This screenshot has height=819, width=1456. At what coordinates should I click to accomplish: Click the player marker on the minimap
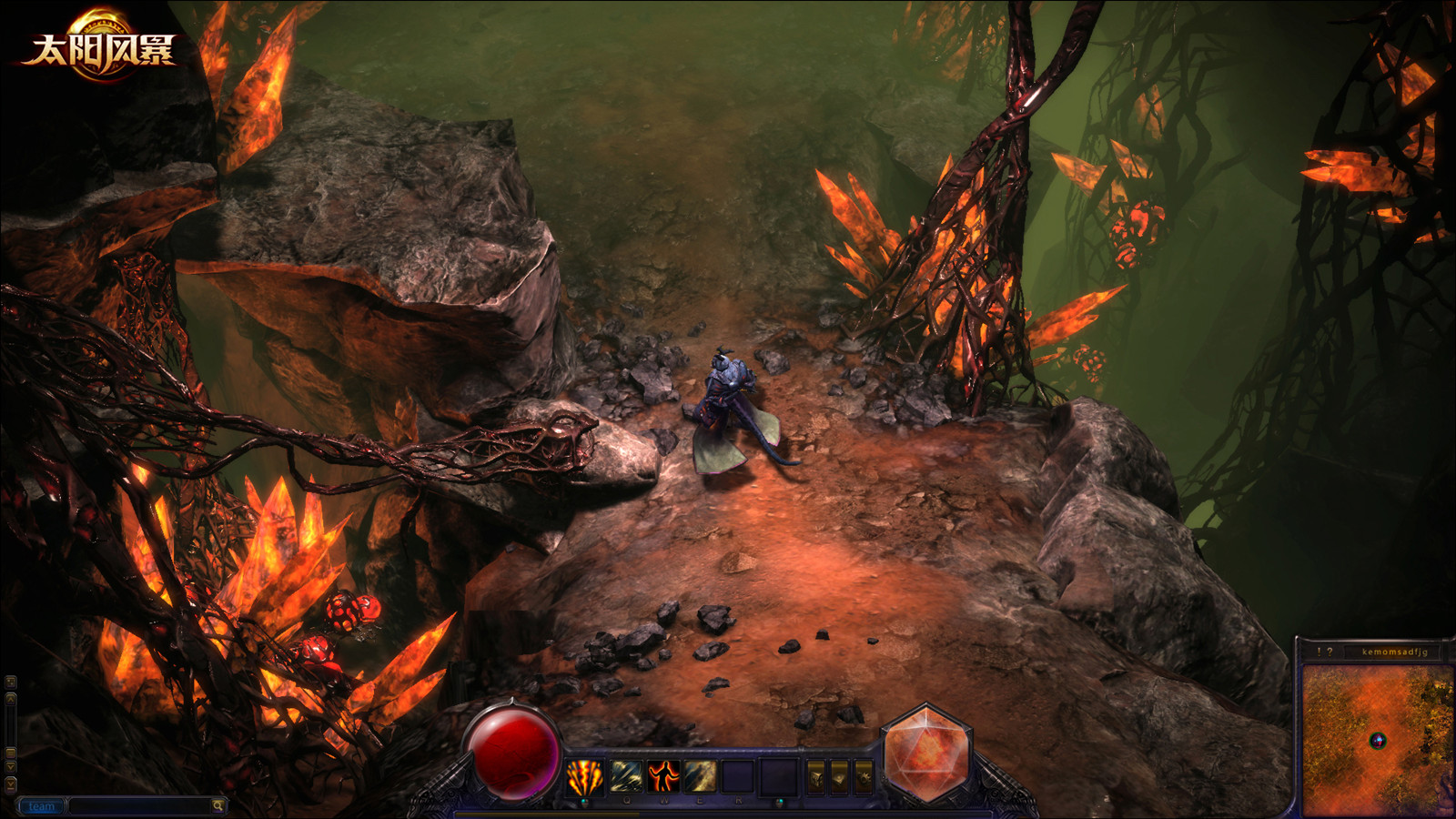[1378, 741]
